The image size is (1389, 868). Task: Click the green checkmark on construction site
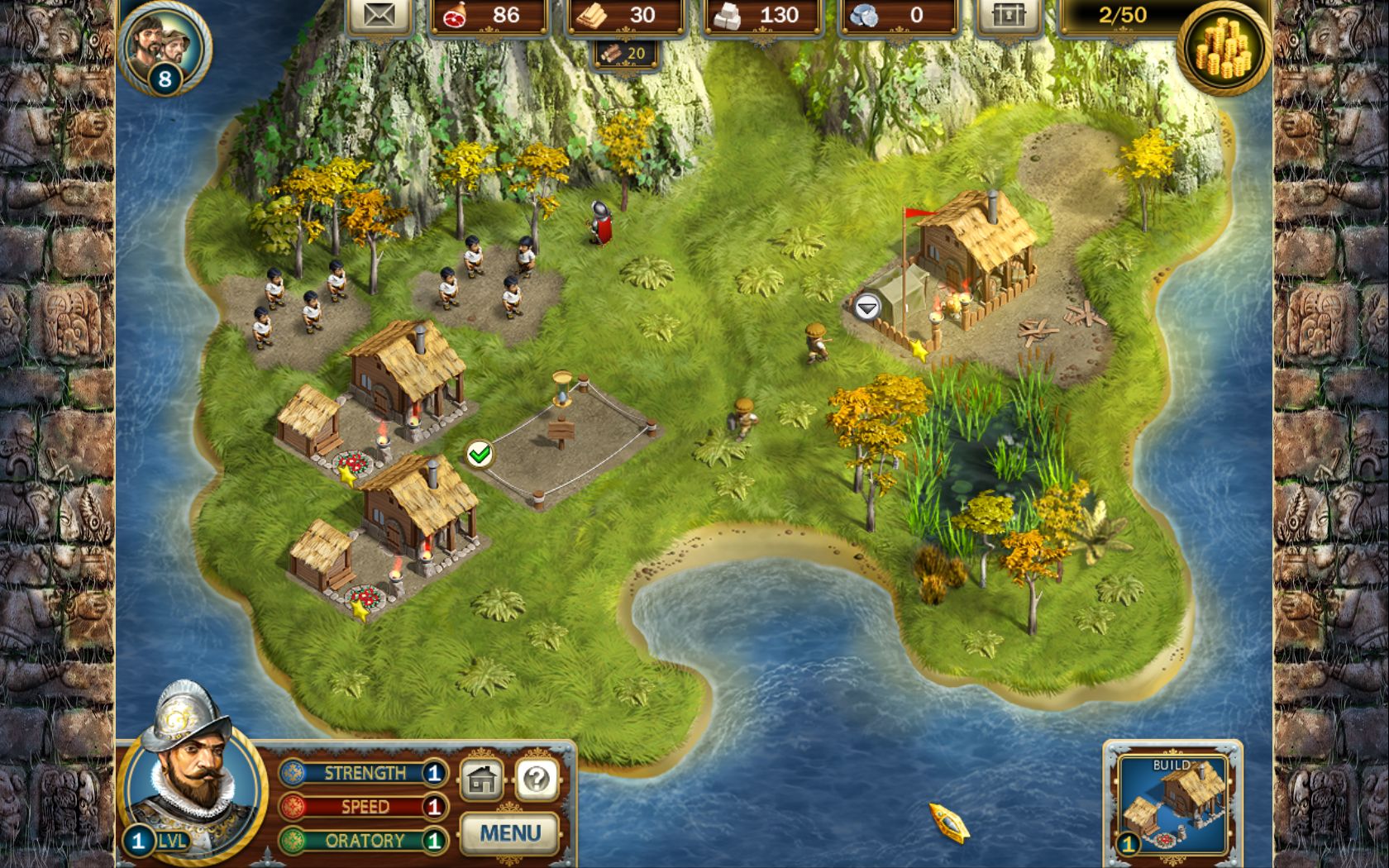(479, 453)
